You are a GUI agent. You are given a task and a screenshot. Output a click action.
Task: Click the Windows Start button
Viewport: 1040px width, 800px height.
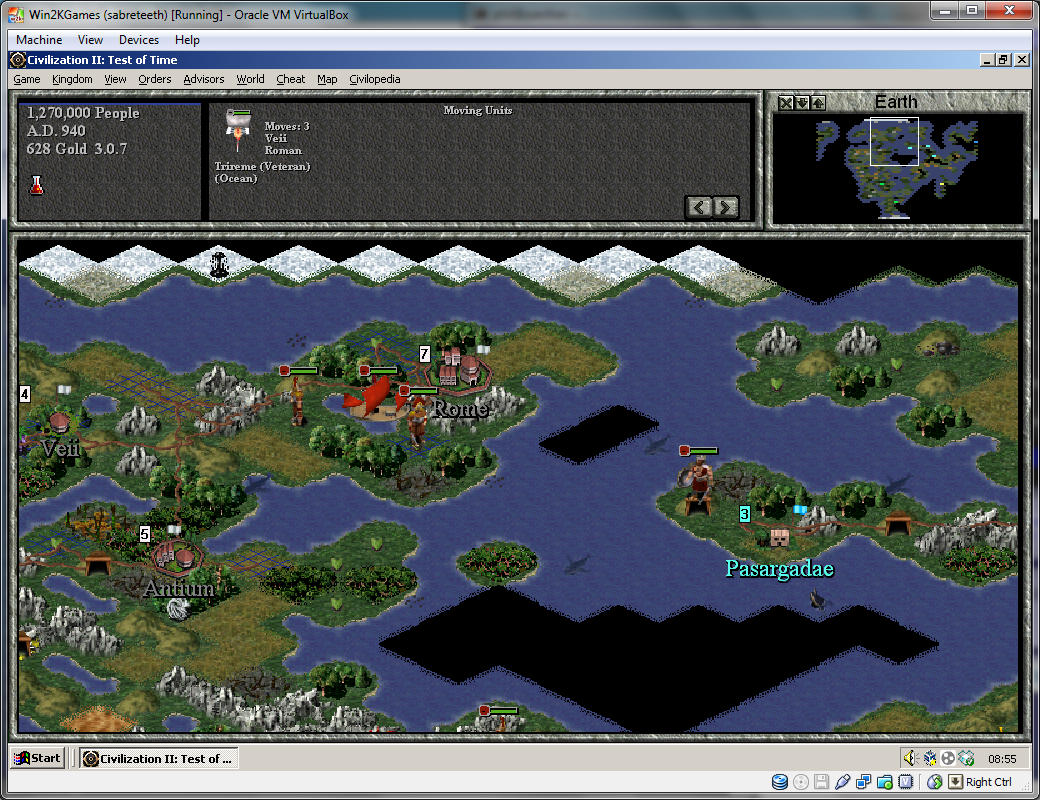pyautogui.click(x=37, y=758)
